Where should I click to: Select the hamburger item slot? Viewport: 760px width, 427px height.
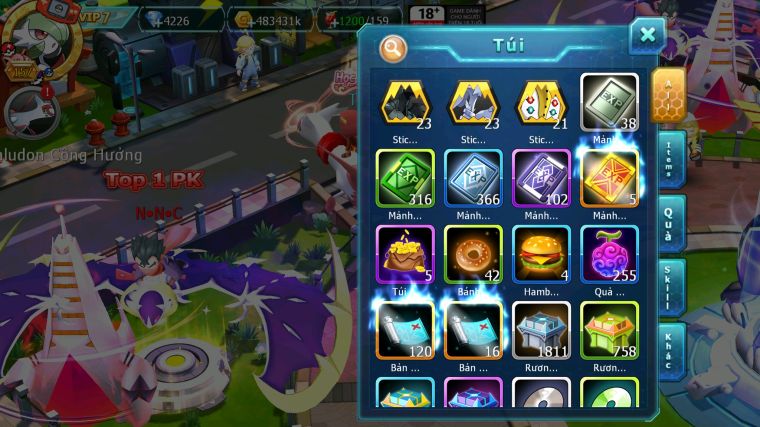point(541,252)
